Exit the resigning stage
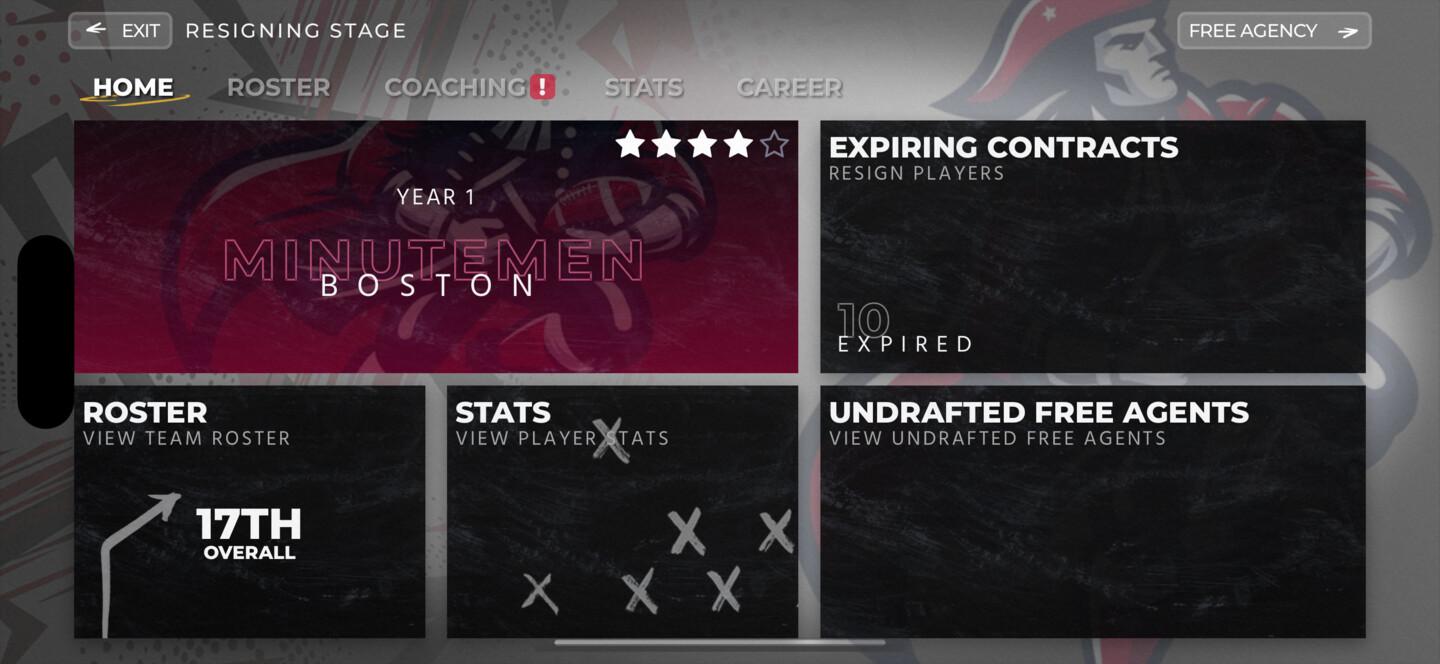The width and height of the screenshot is (1440, 664). point(120,31)
